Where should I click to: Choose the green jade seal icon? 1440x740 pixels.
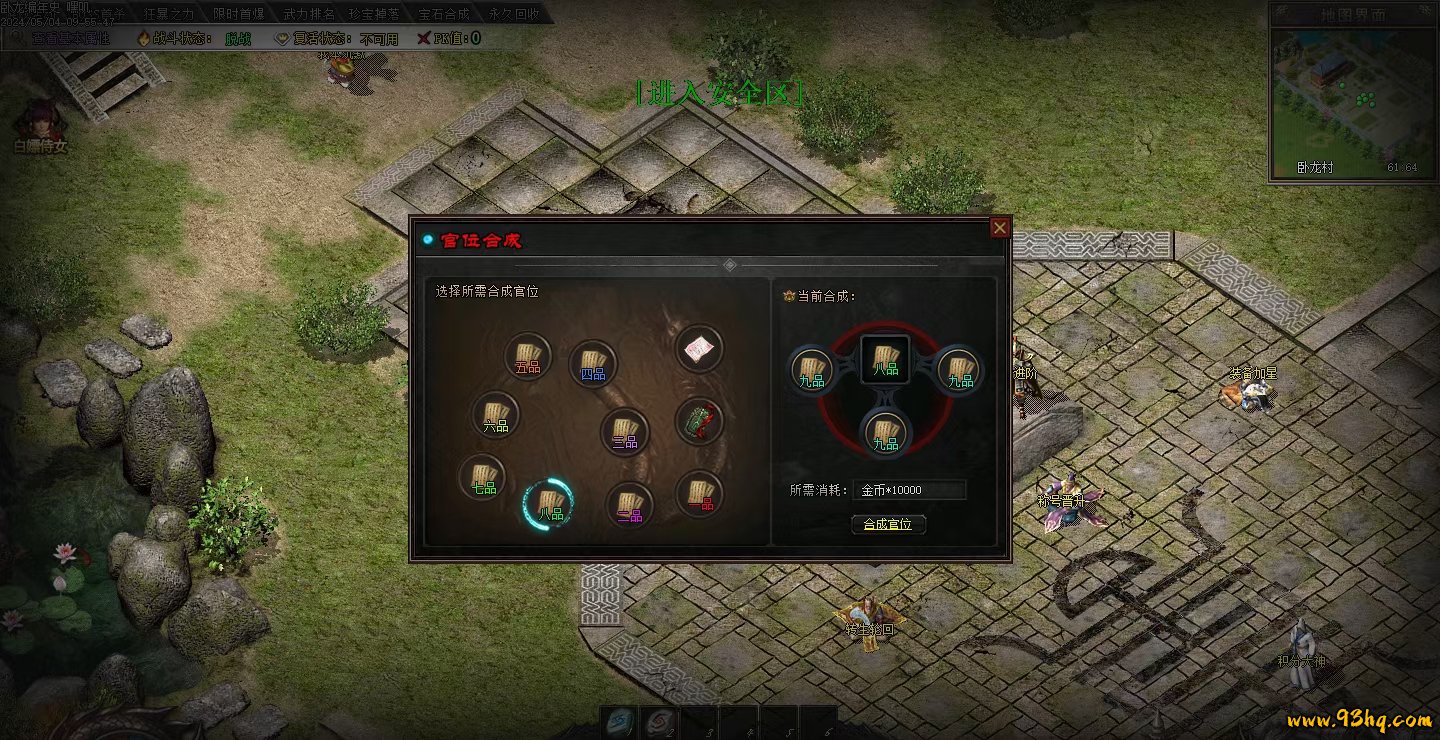point(699,421)
